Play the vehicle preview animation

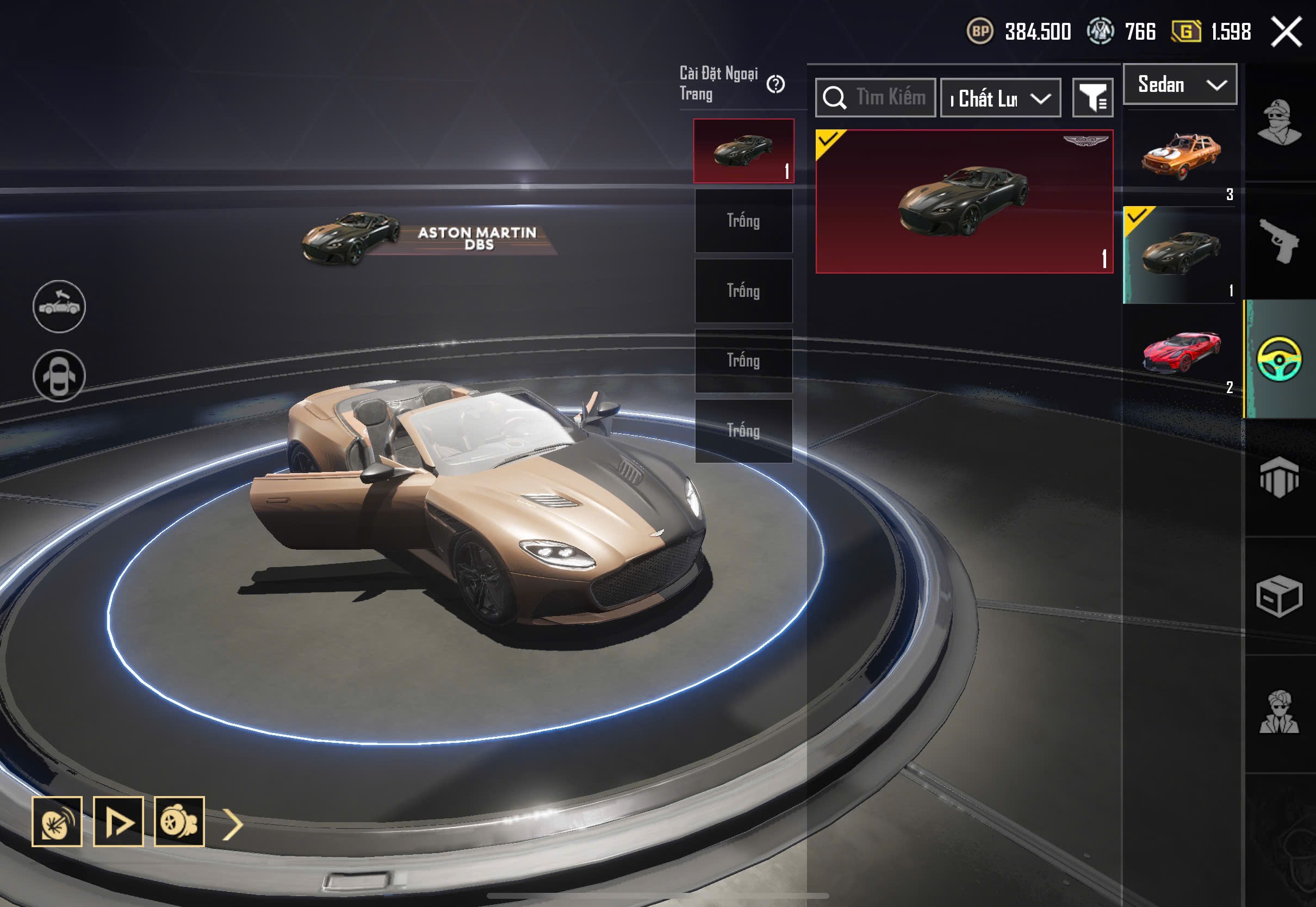(x=118, y=822)
